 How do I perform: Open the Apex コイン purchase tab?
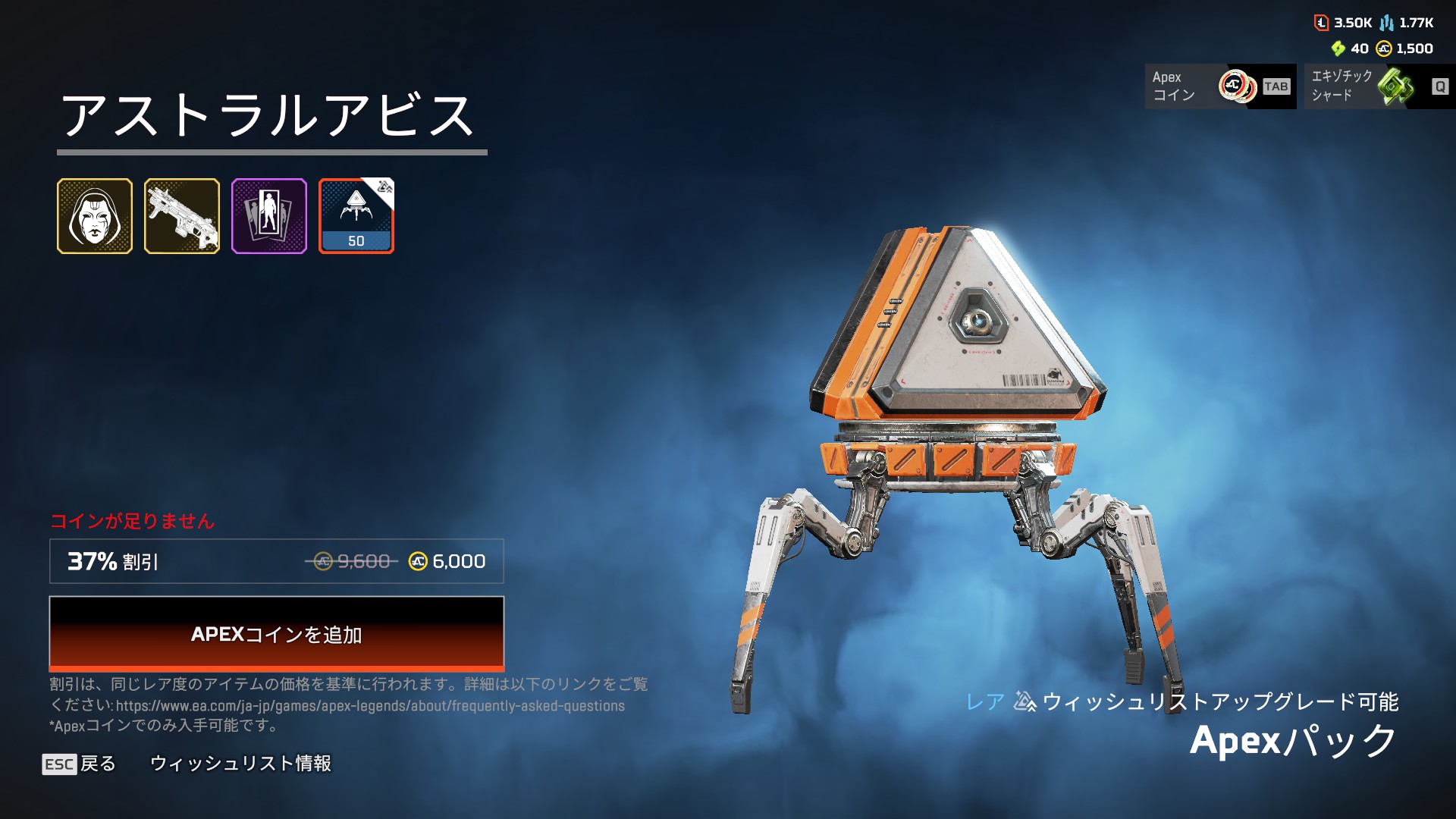(x=1219, y=86)
